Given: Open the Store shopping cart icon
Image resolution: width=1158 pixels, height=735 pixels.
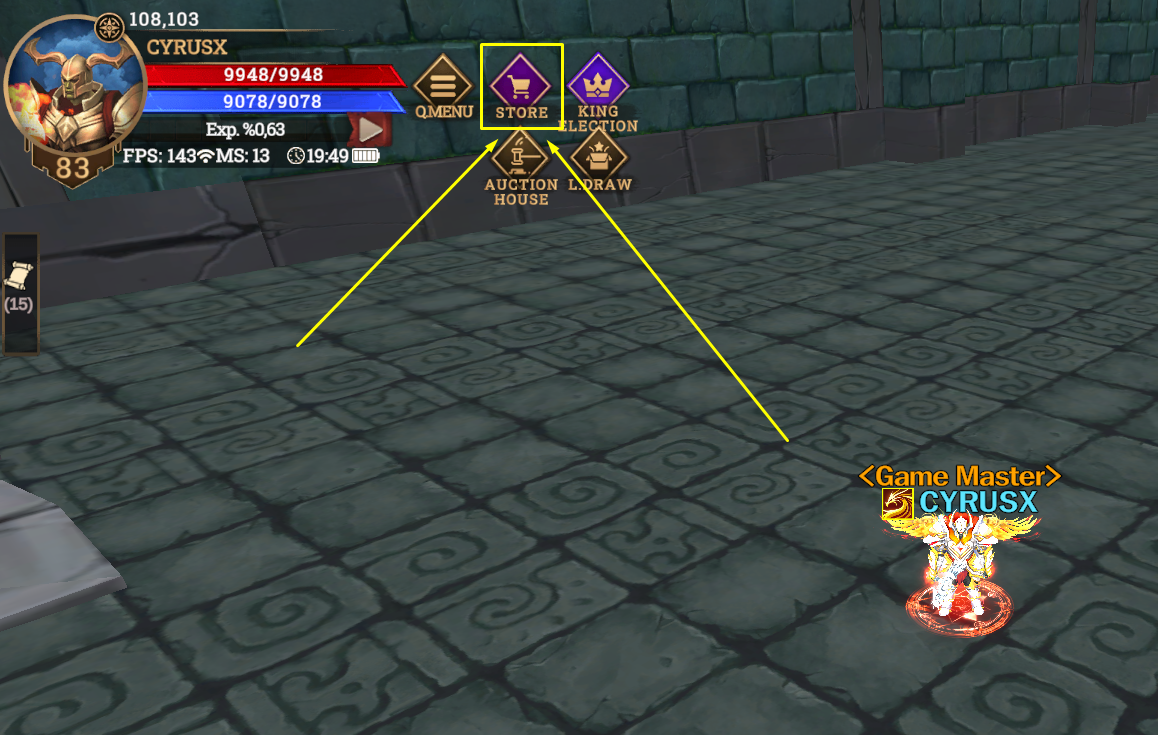Looking at the screenshot, I should (x=521, y=83).
